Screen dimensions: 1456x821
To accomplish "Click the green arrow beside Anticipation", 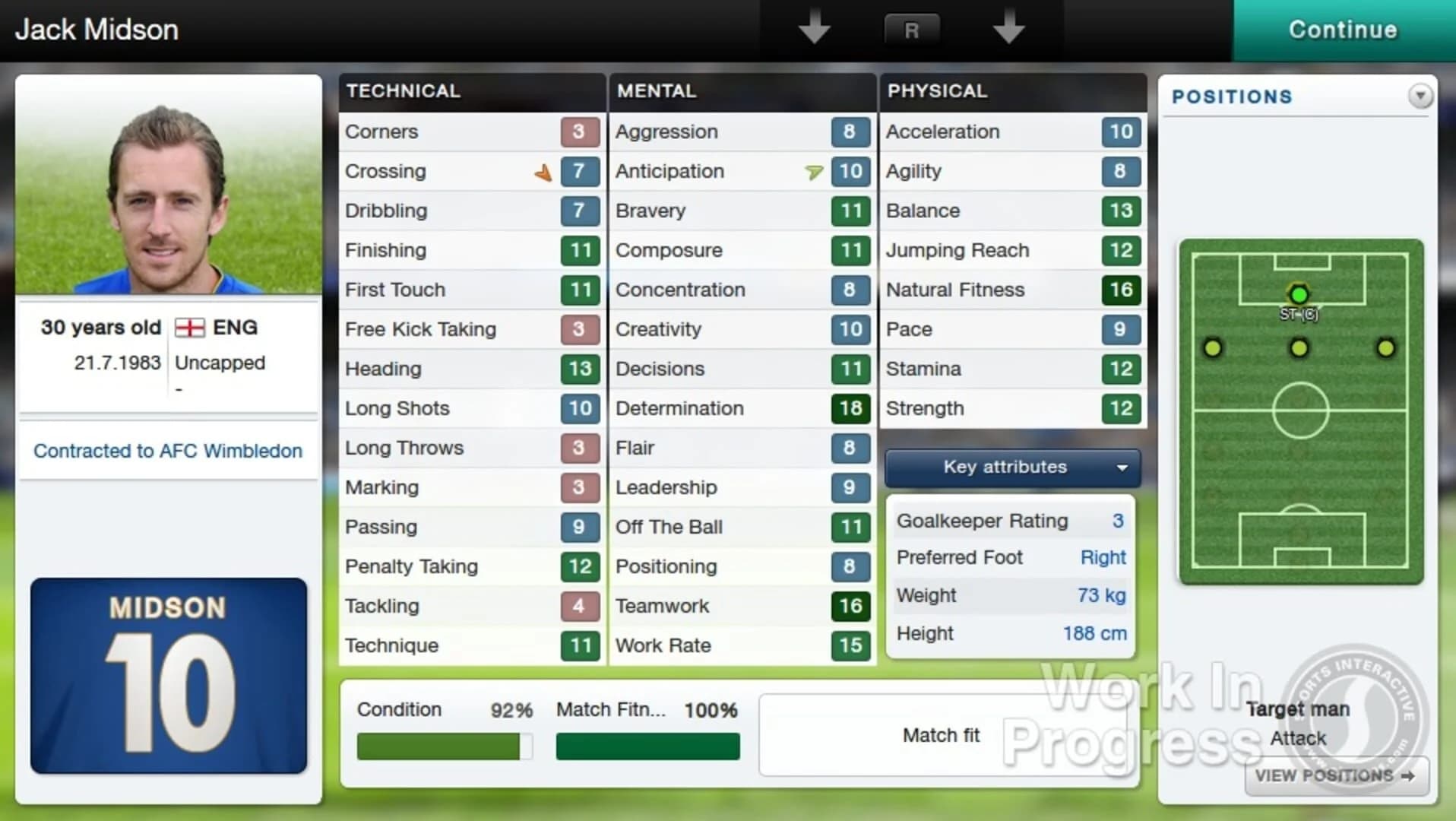I will tap(813, 173).
